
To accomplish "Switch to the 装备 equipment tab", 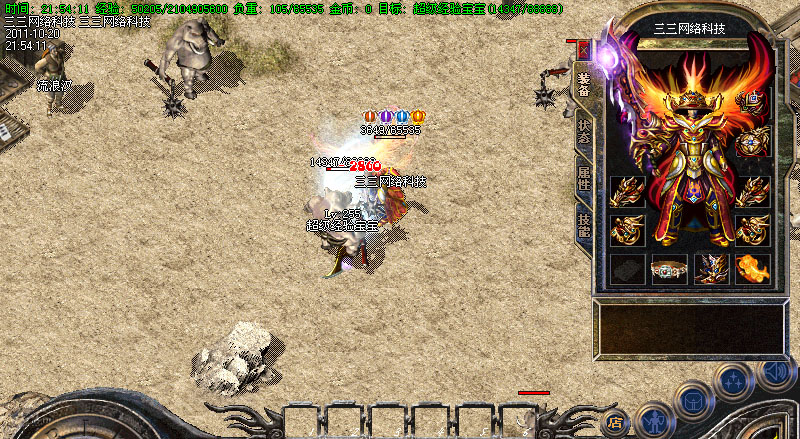I will (583, 85).
